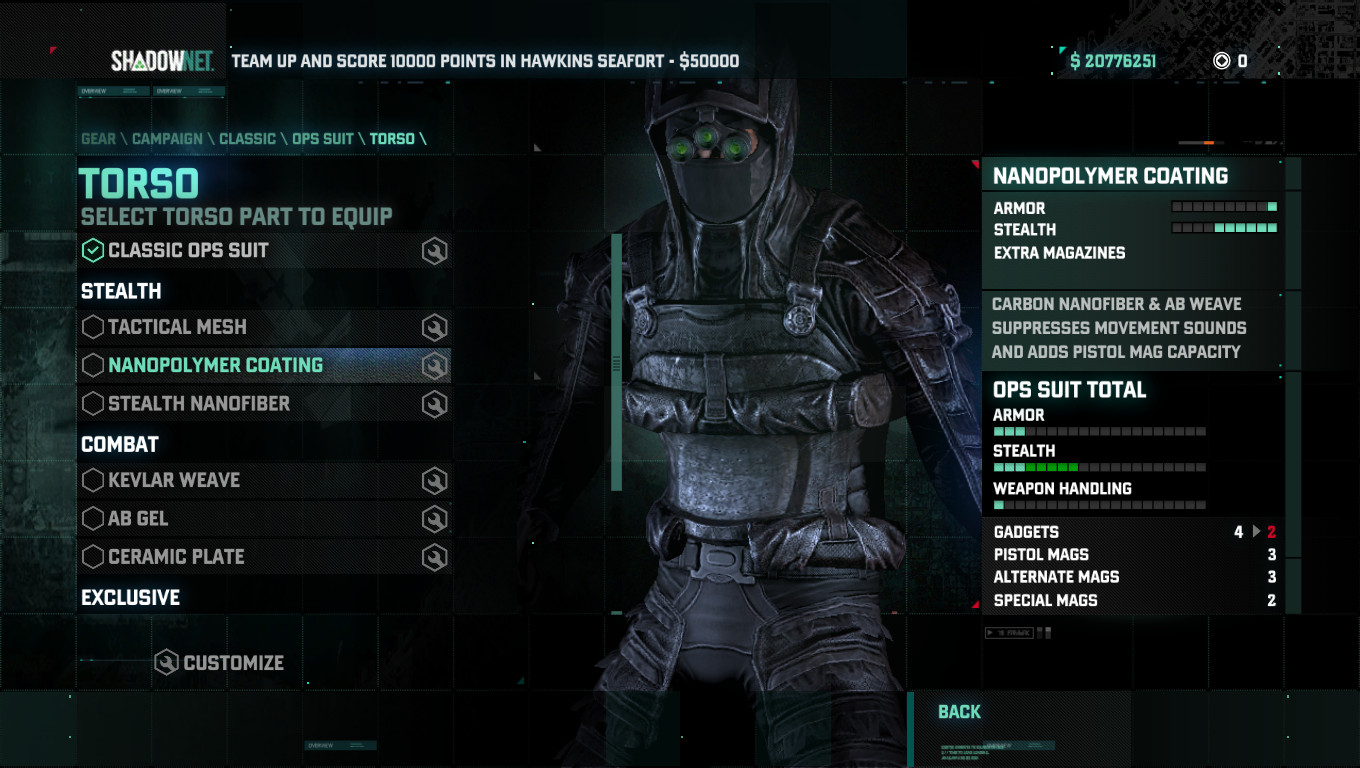Toggle the Classic Ops Suit equipped checkmark

[x=93, y=250]
